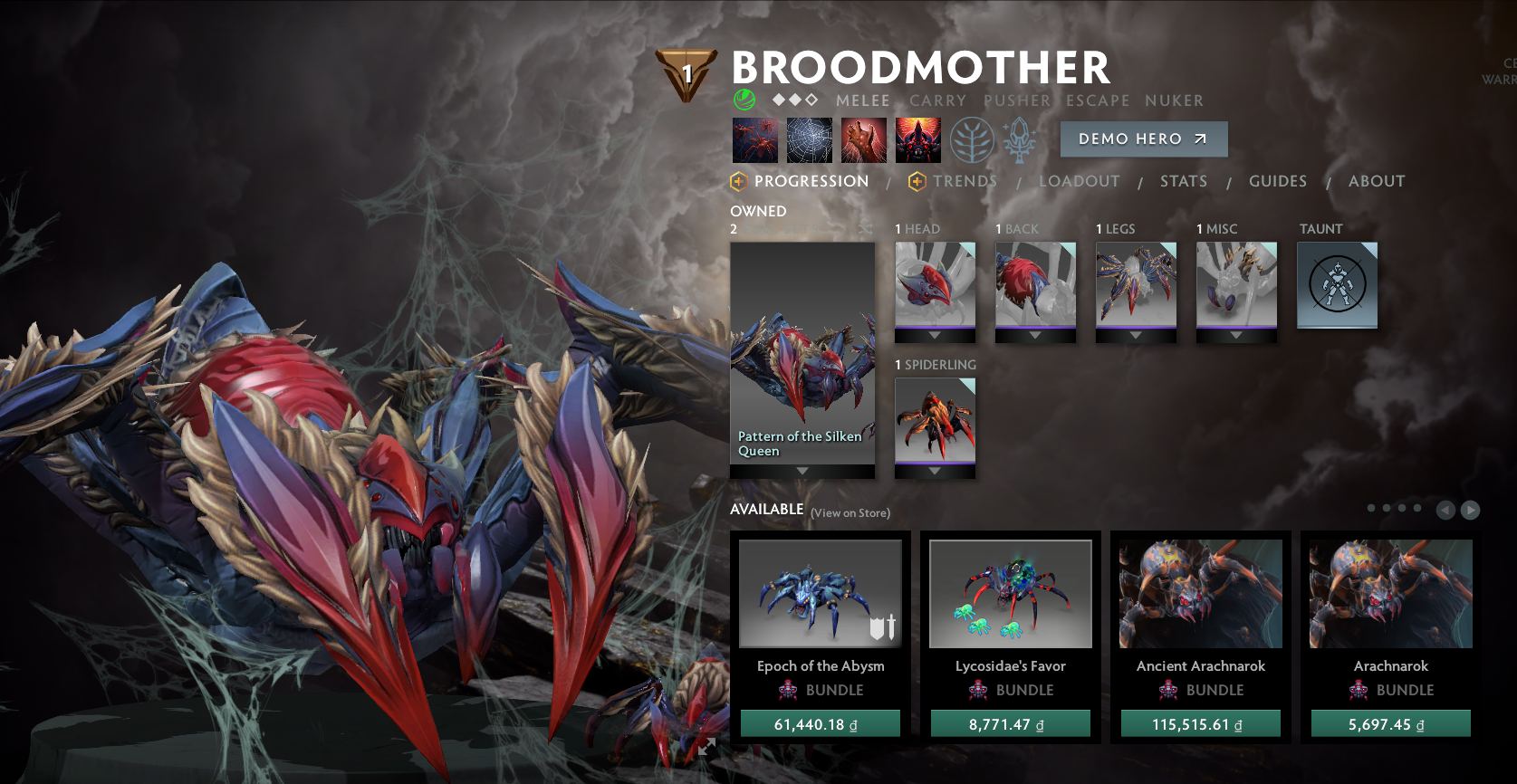Select the Spawn Spiderlings ability icon
Image resolution: width=1517 pixels, height=784 pixels.
coord(755,140)
